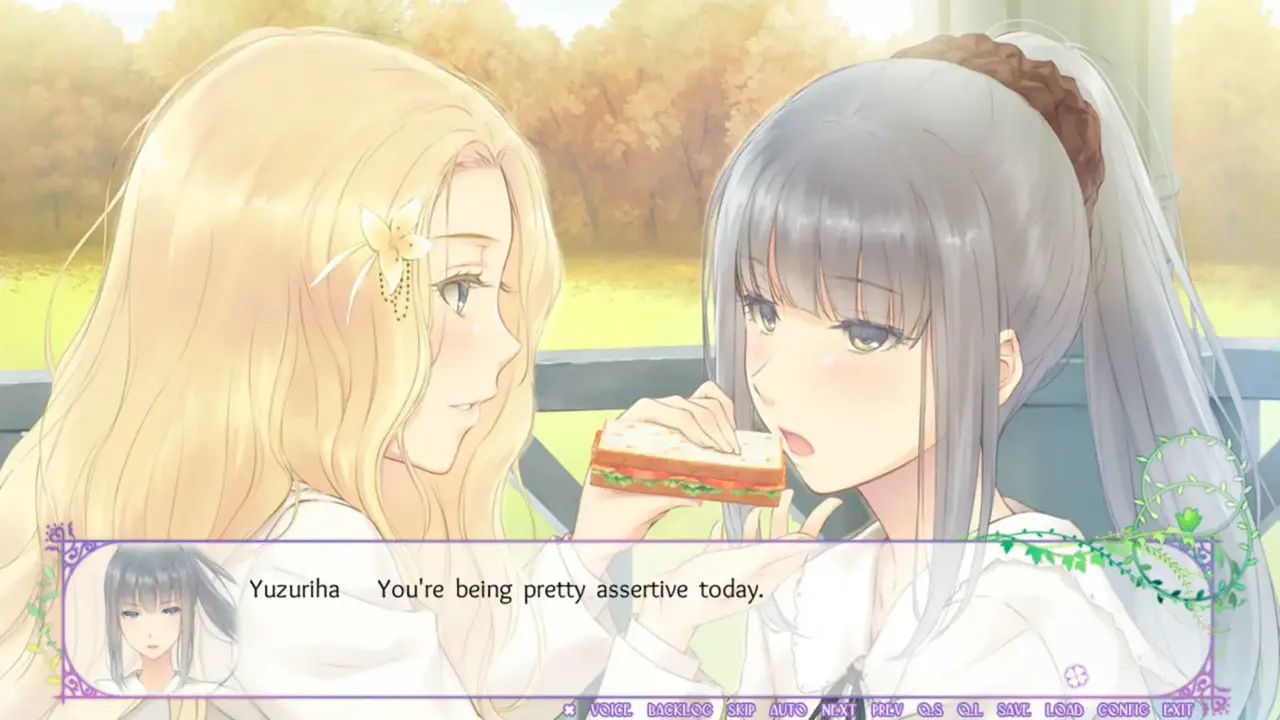
Task: Click EXIT to quit the game
Action: click(1177, 710)
